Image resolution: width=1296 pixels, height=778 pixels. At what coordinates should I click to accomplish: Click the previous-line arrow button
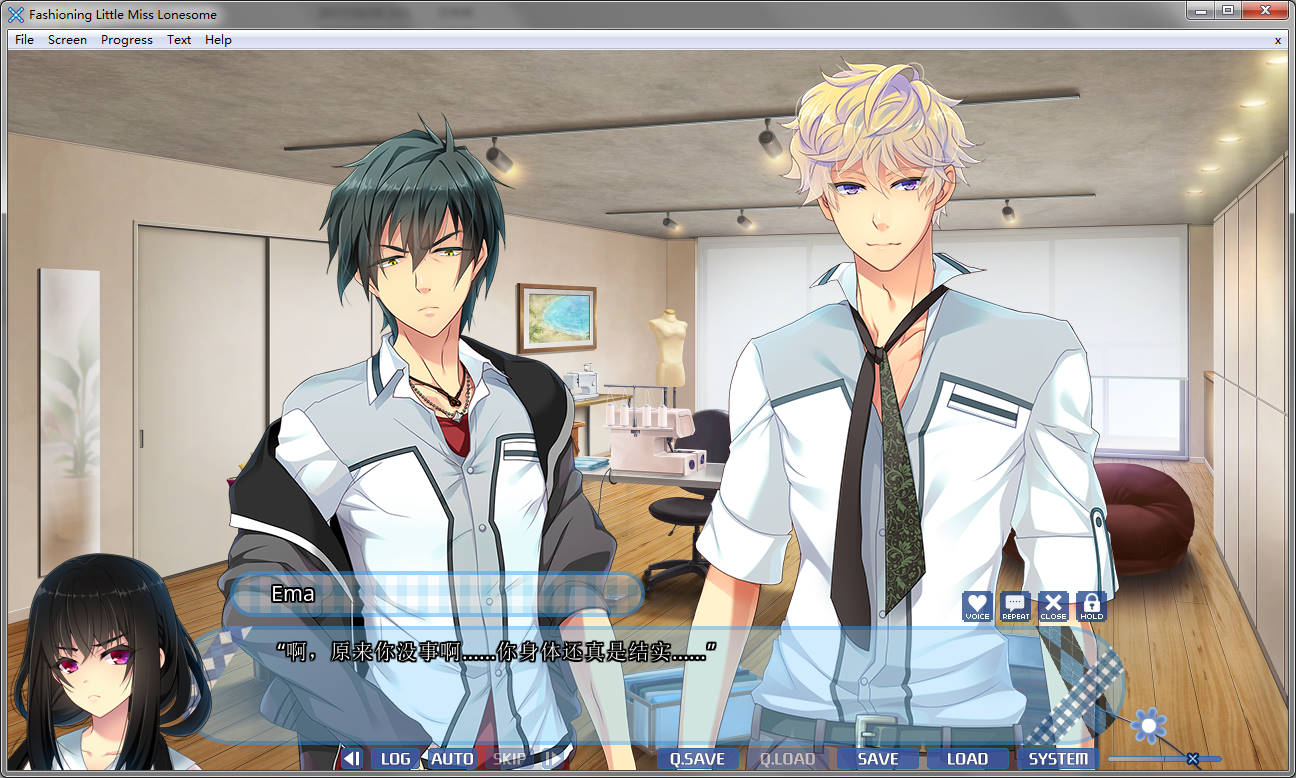tap(351, 758)
